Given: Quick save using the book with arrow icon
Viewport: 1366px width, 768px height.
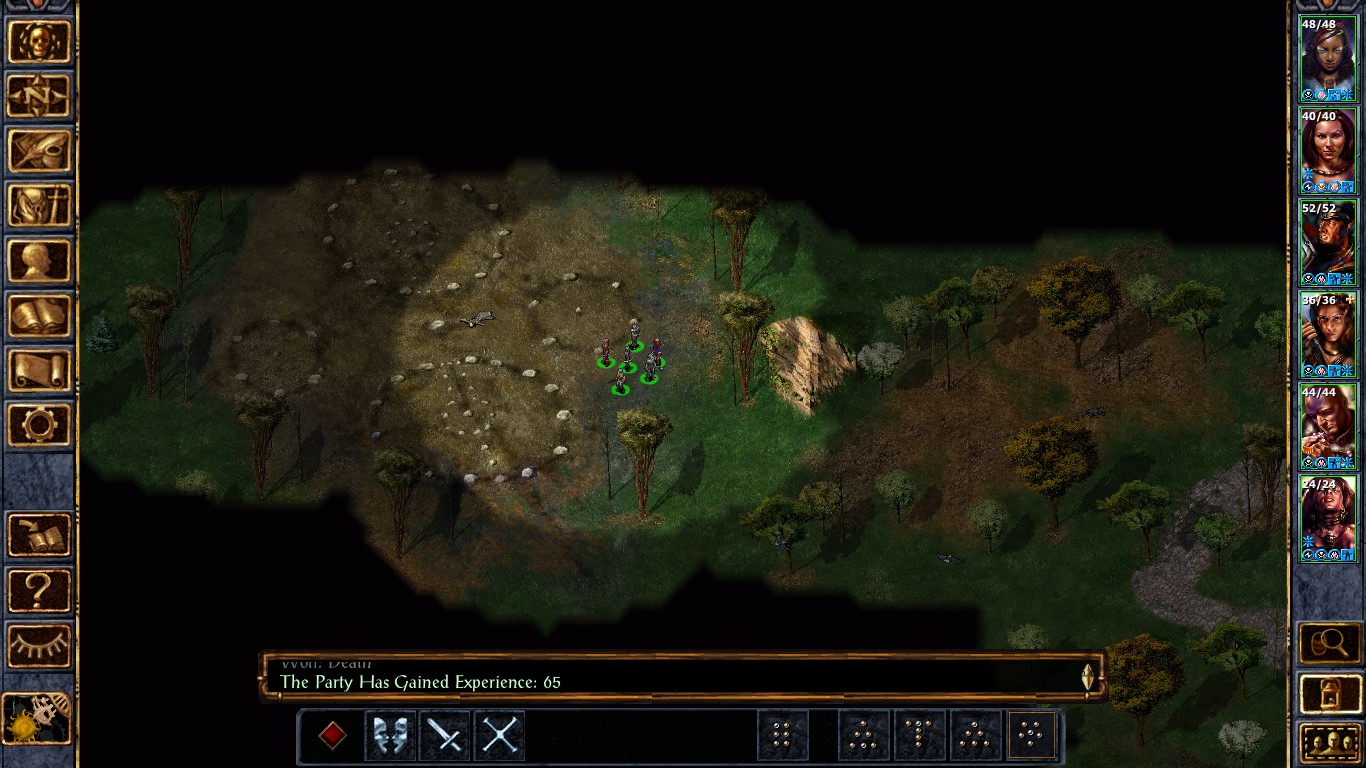Looking at the screenshot, I should [x=39, y=535].
